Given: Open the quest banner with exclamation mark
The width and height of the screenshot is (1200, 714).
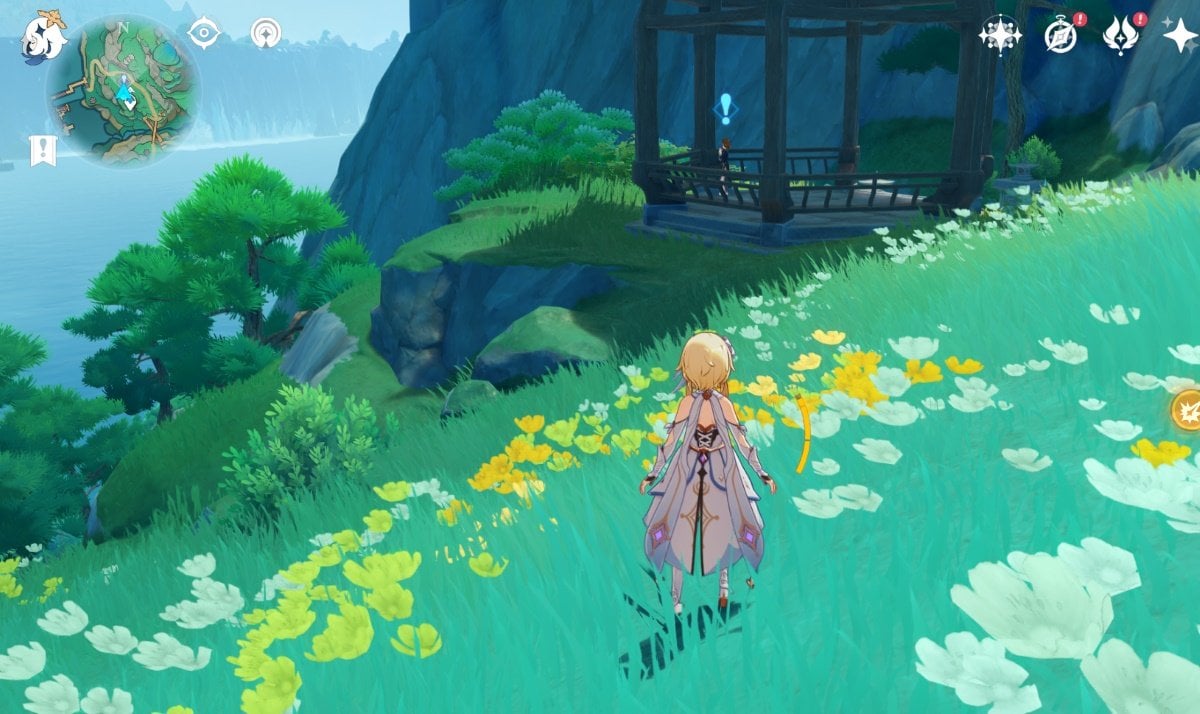Looking at the screenshot, I should (x=43, y=151).
